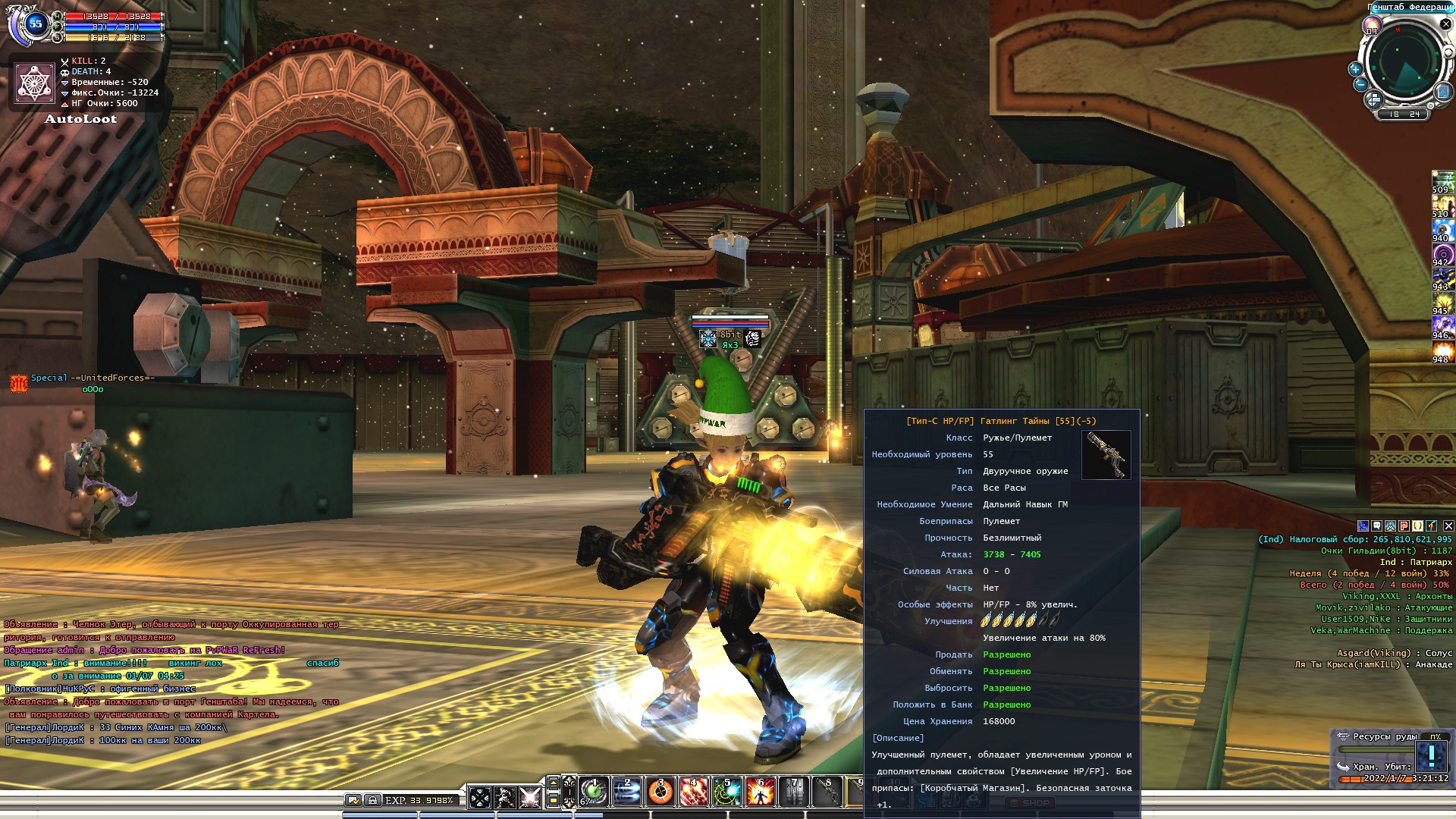Viewport: 1456px width, 819px height.
Task: Use the blue triple-shot skill in slot 2
Action: tap(627, 792)
